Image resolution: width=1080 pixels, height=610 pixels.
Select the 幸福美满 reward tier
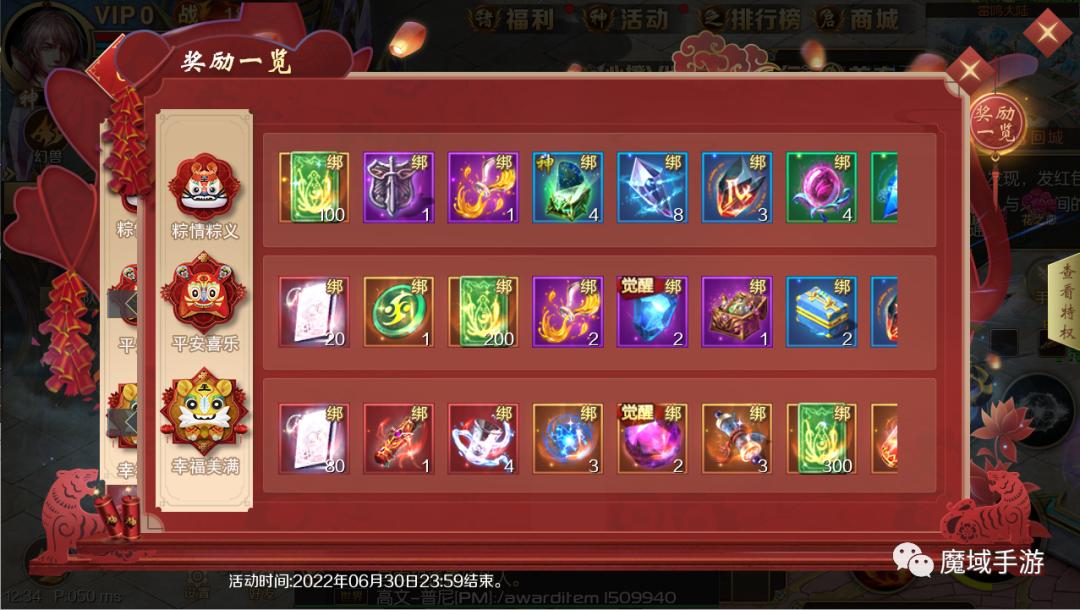tap(205, 427)
